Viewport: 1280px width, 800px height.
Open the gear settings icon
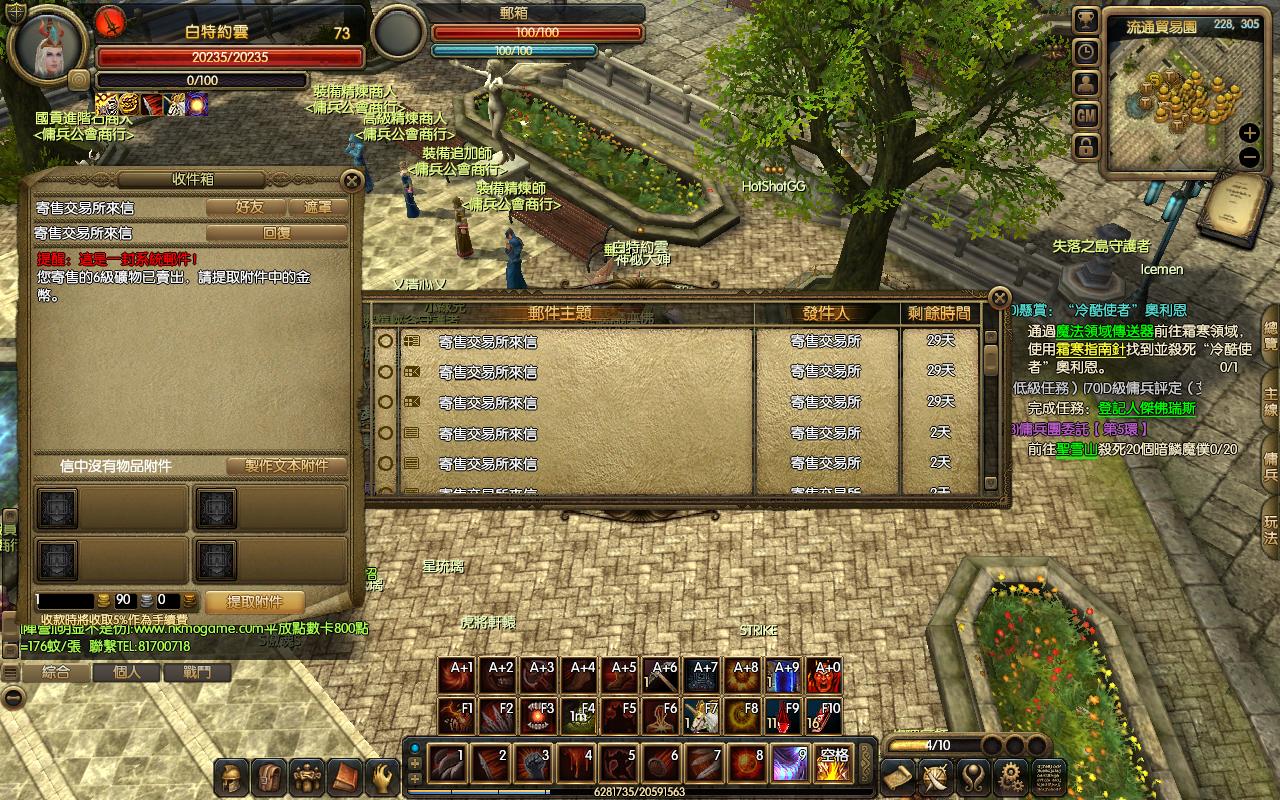(1010, 776)
